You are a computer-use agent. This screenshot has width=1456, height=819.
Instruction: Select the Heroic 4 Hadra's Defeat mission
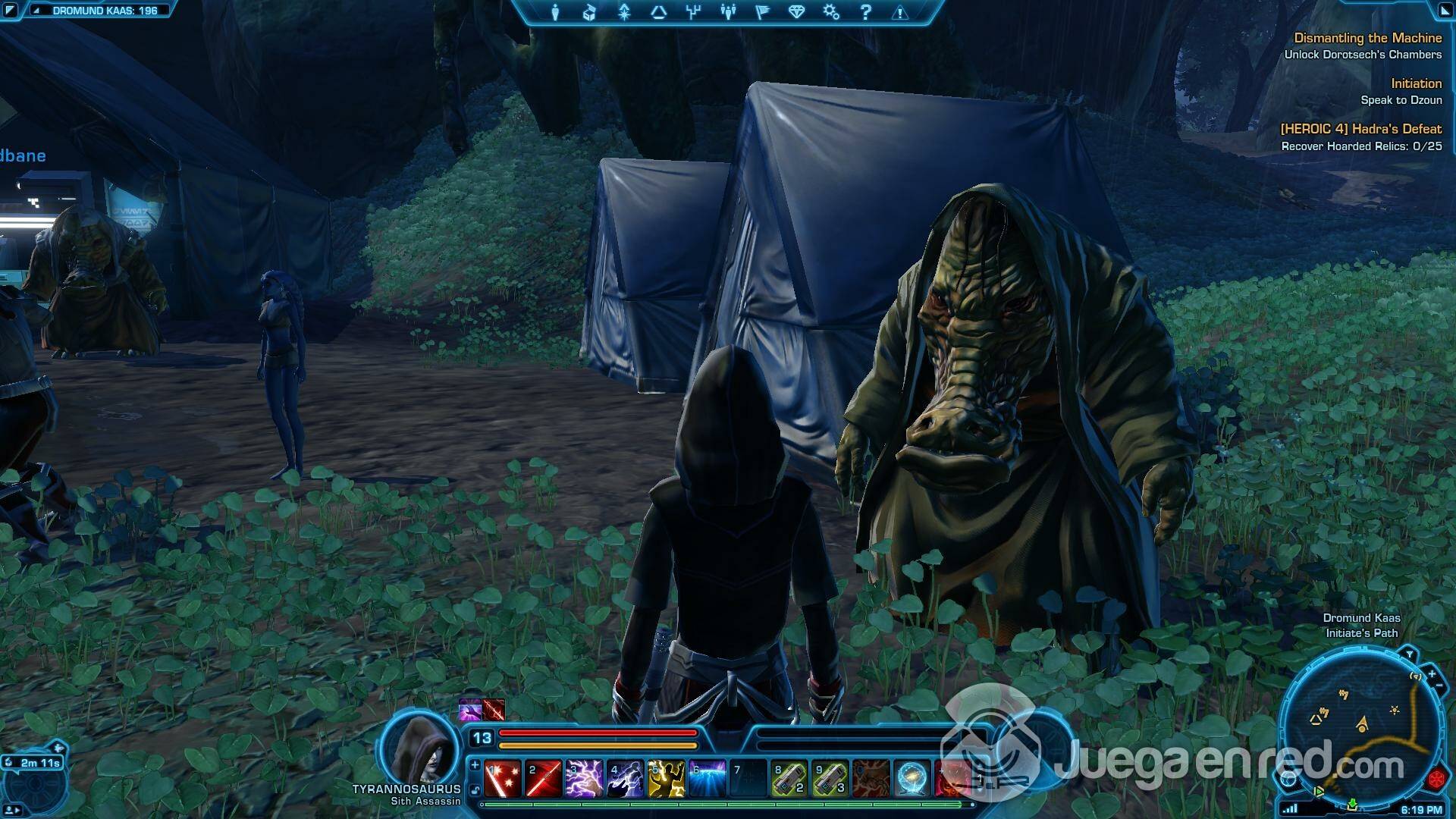click(1360, 129)
